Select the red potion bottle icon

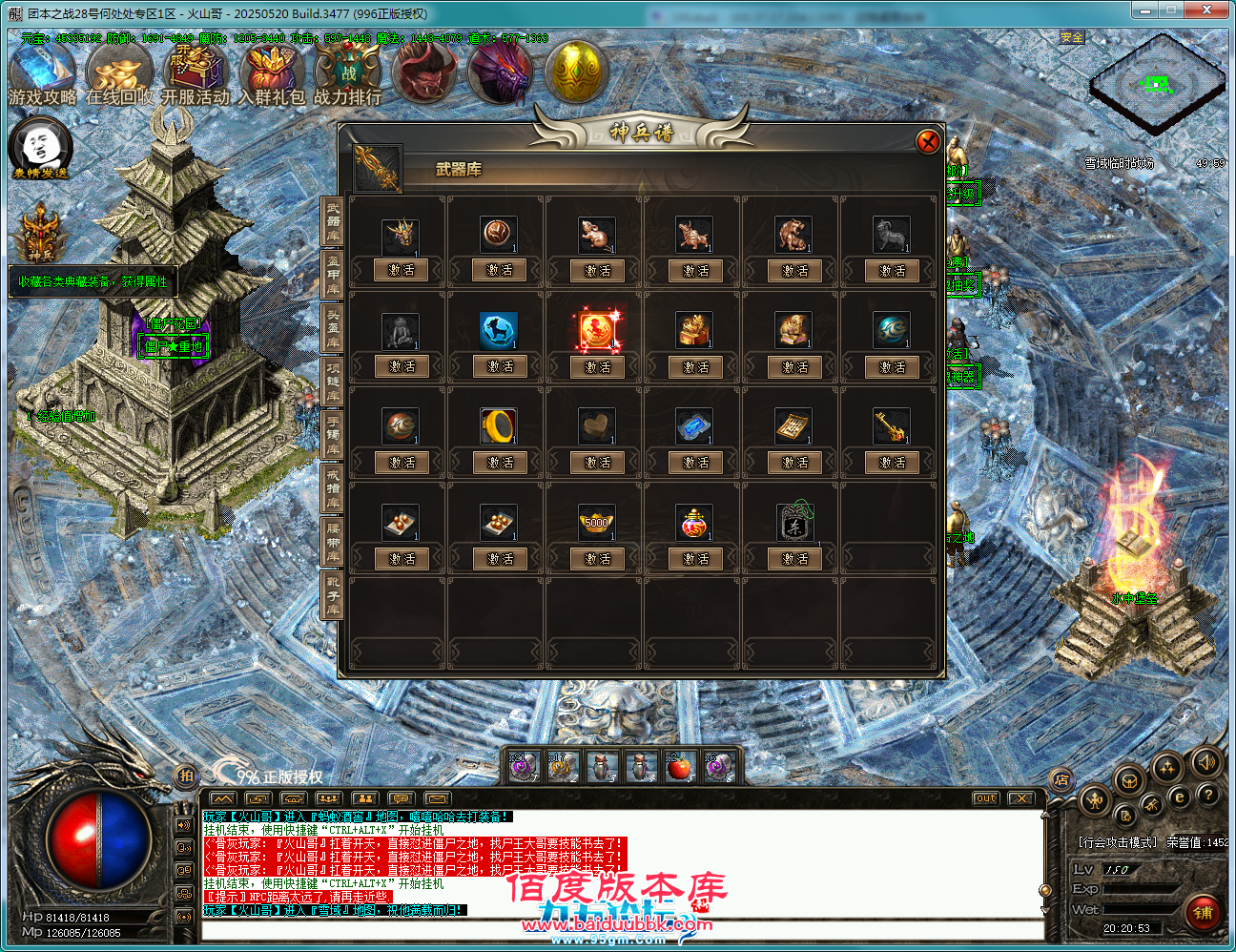[x=695, y=522]
